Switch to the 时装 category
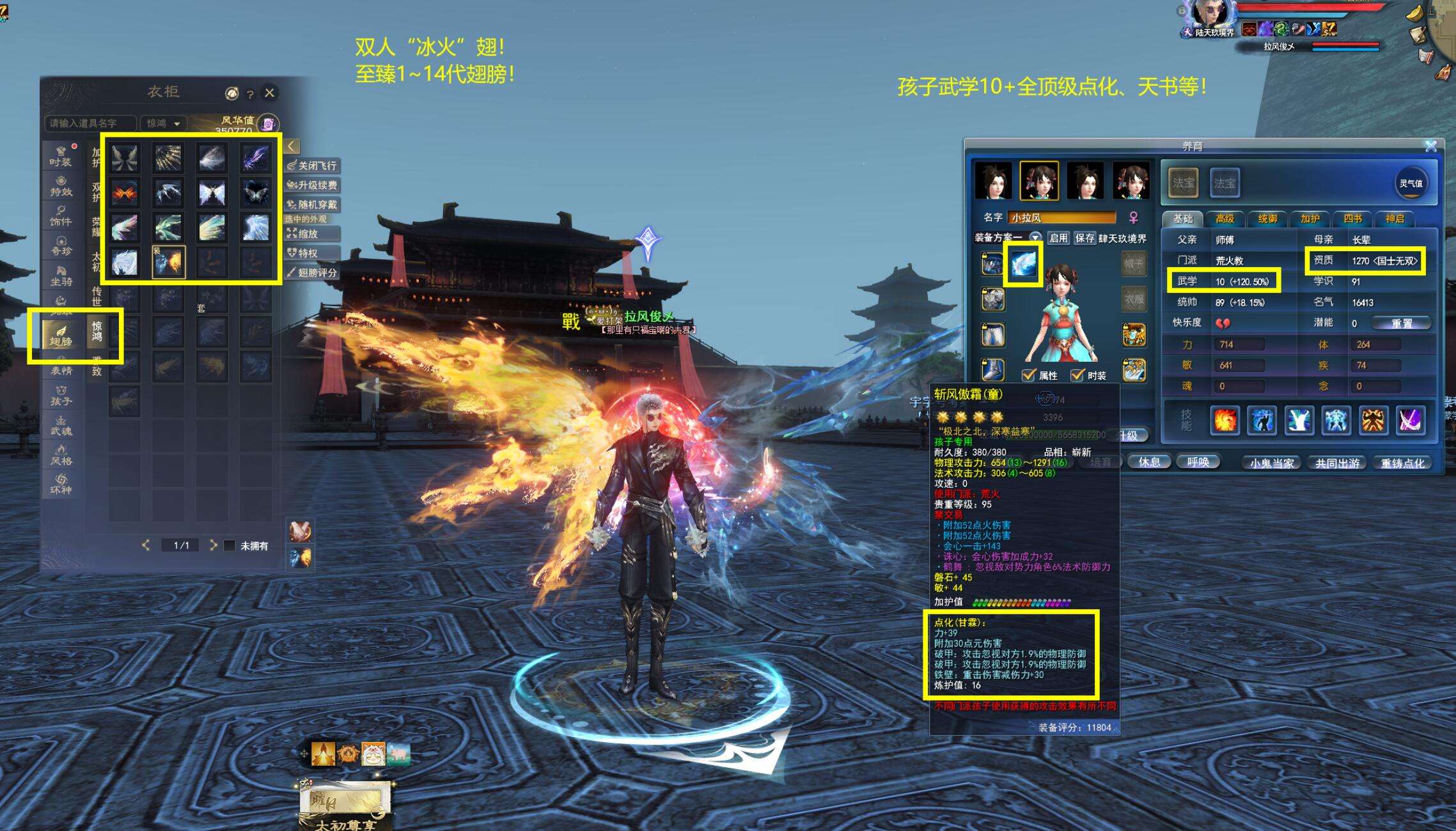 pyautogui.click(x=61, y=157)
